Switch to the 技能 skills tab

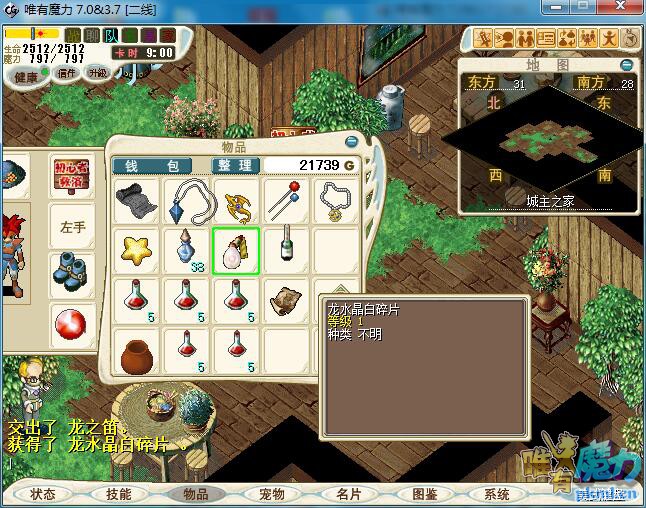[119, 494]
